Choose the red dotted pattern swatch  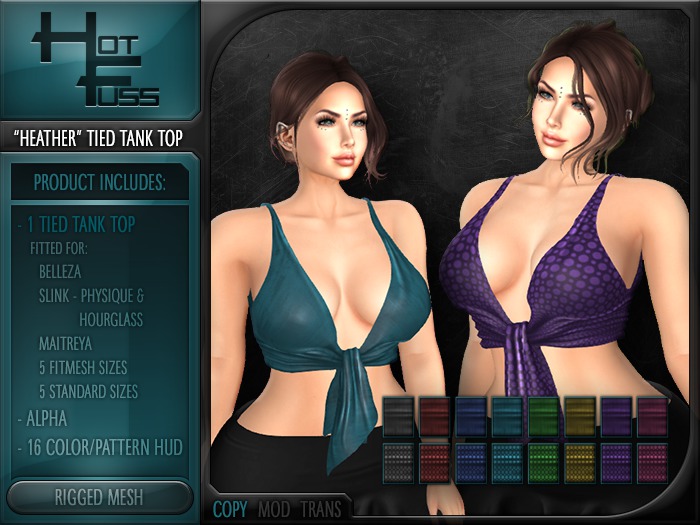point(436,462)
